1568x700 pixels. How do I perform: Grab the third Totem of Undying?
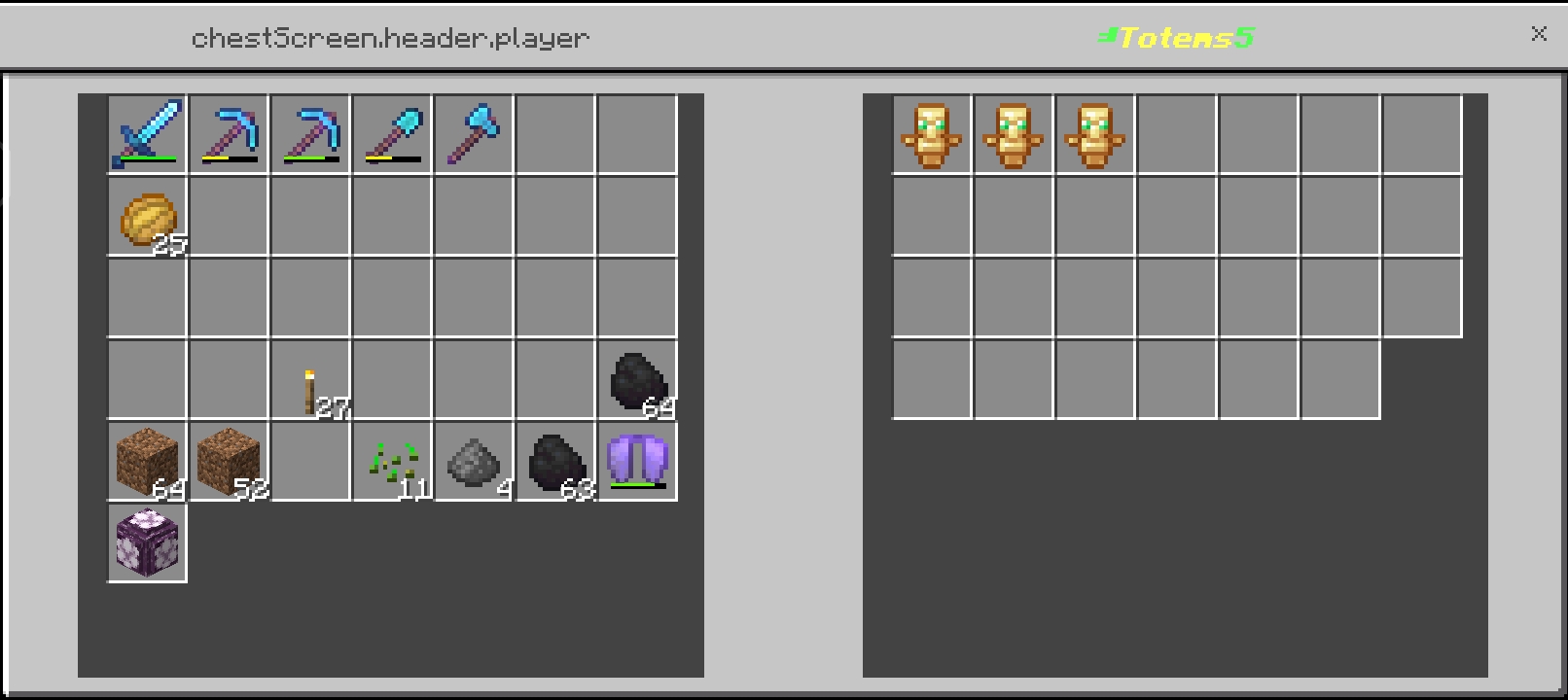[x=1094, y=135]
